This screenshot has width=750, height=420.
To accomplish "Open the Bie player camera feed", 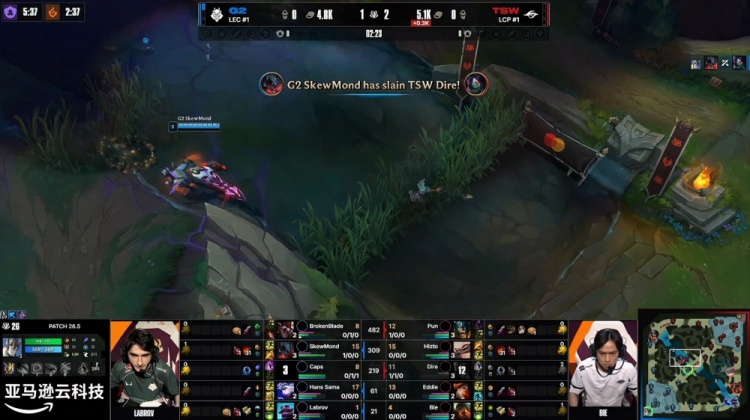I will 602,365.
